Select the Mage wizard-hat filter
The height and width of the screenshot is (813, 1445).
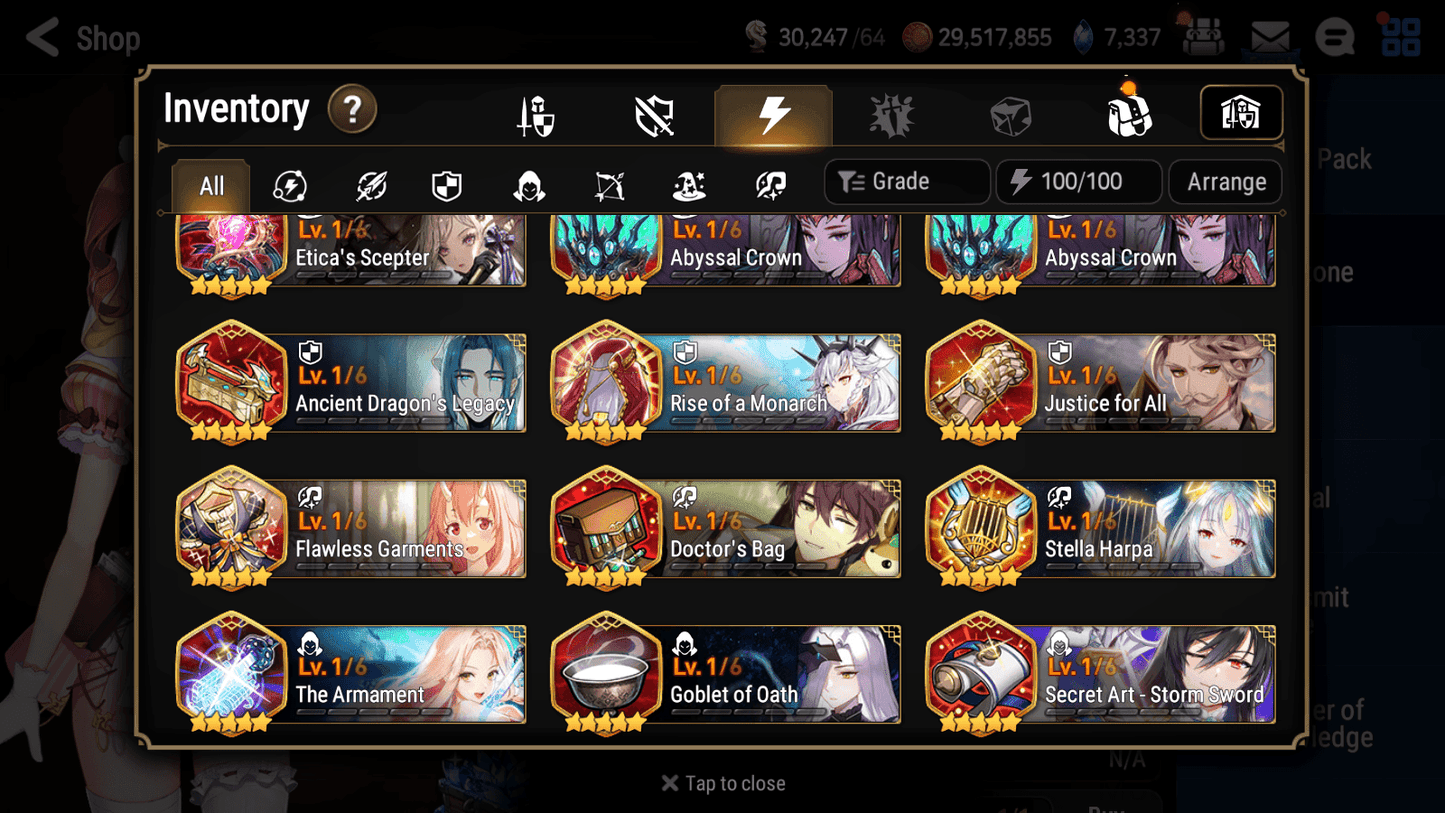[x=688, y=184]
